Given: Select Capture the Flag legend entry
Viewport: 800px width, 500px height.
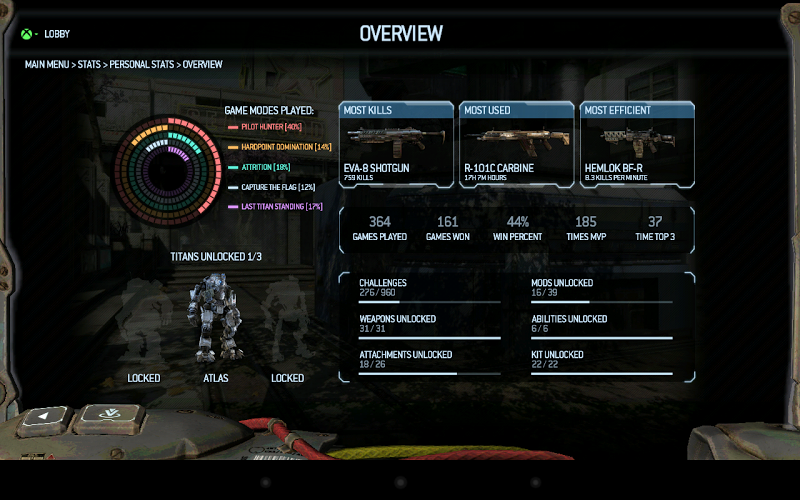Looking at the screenshot, I should pyautogui.click(x=273, y=187).
